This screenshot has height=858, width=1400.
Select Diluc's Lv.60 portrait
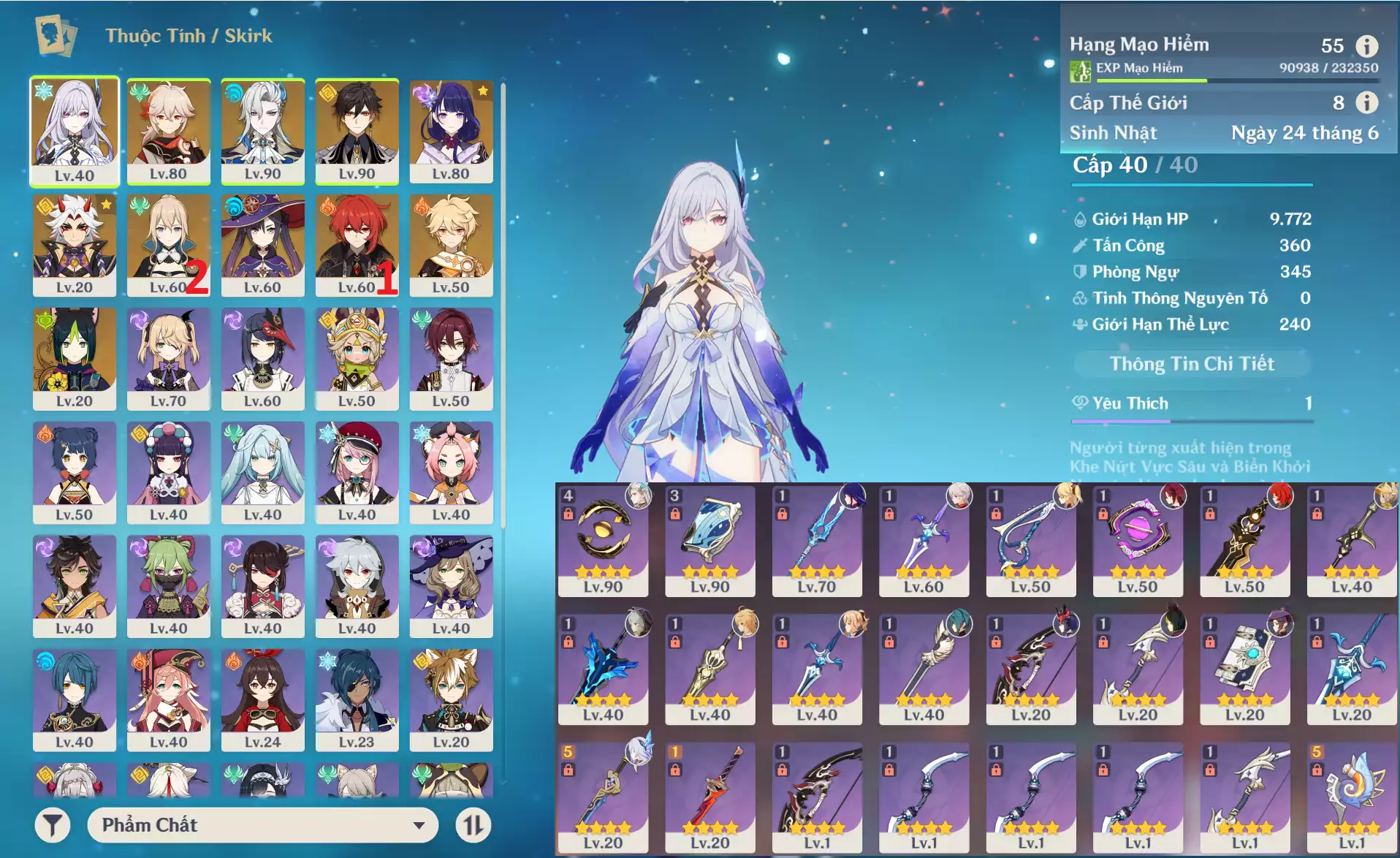(x=357, y=244)
